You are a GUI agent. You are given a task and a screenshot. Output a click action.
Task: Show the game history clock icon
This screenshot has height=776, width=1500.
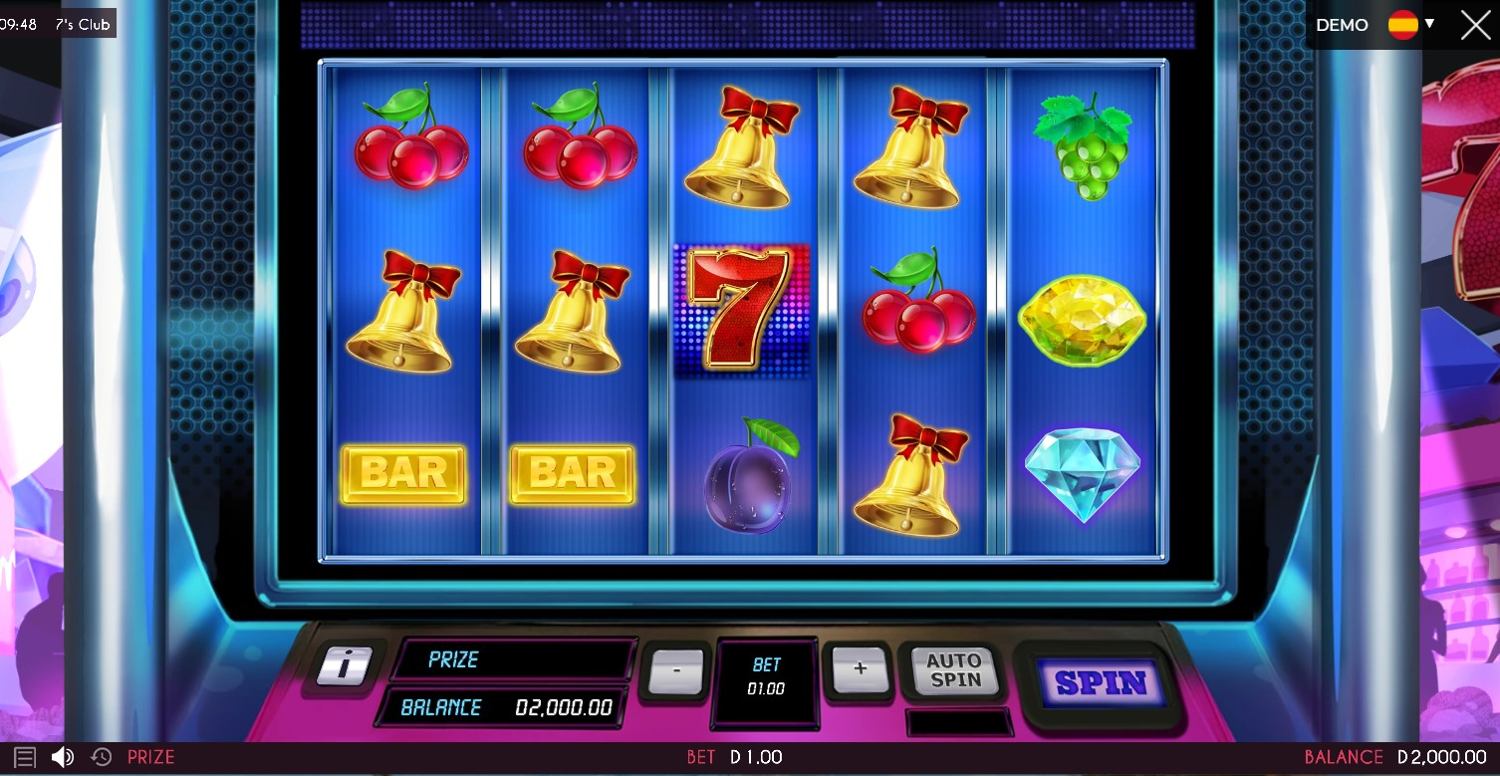101,757
